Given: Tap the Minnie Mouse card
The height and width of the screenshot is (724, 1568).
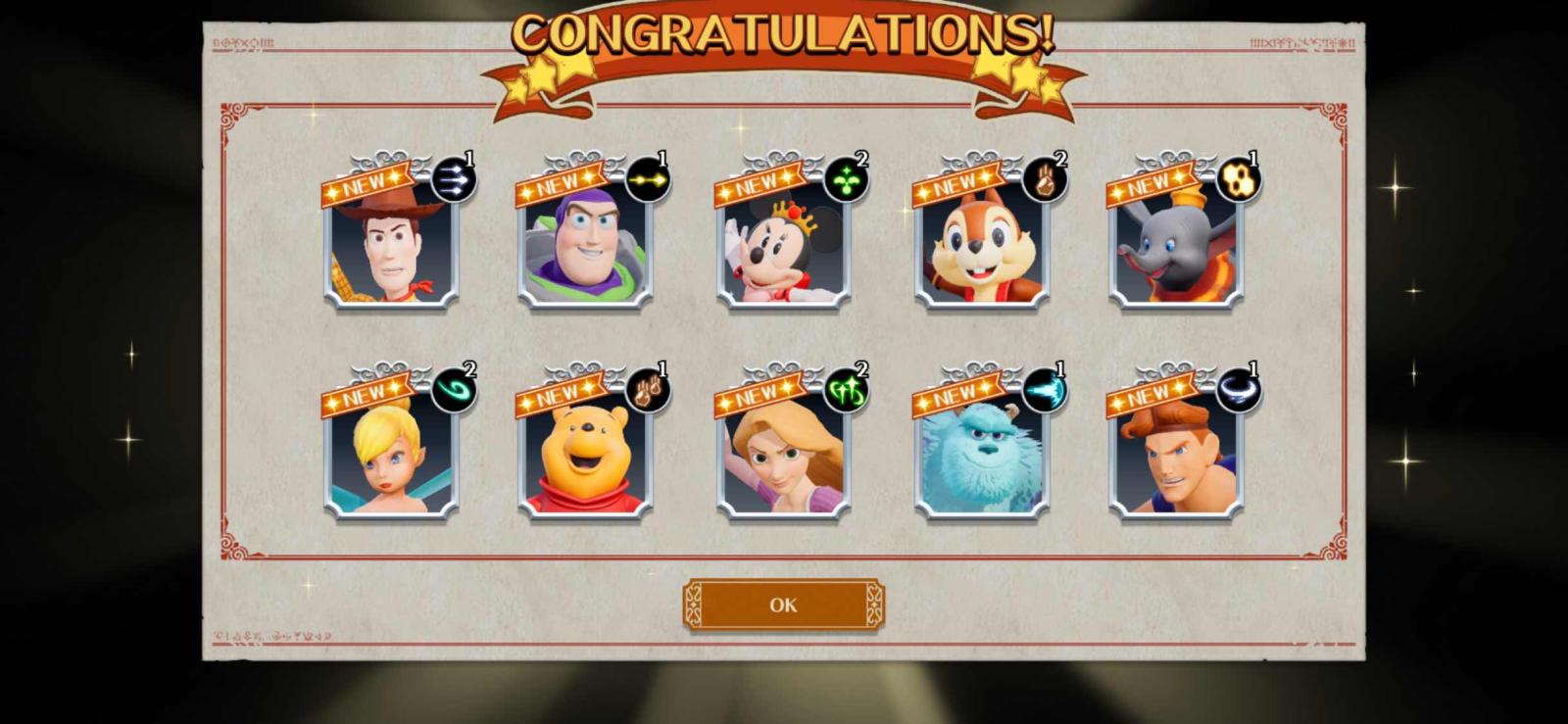Looking at the screenshot, I should (783, 242).
